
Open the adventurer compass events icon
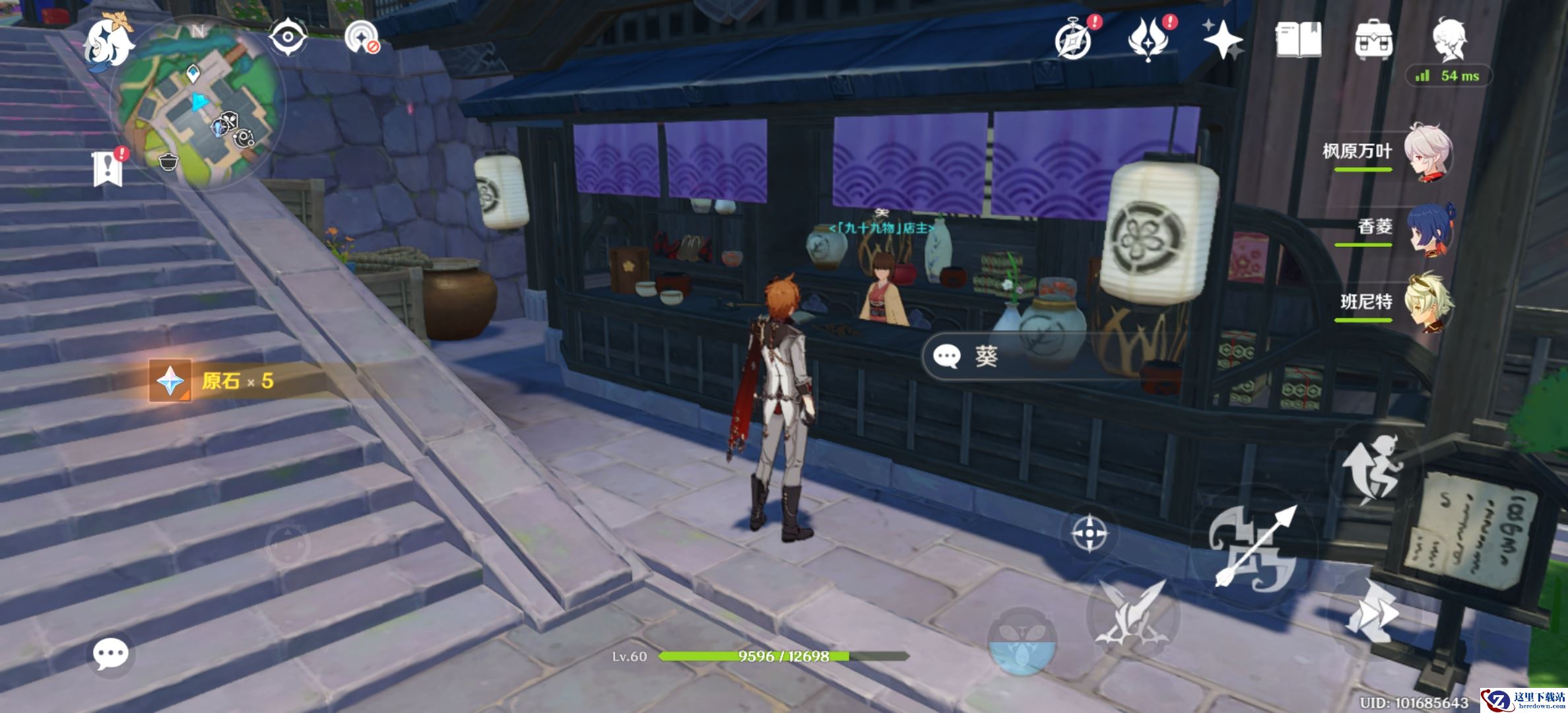coord(1074,40)
